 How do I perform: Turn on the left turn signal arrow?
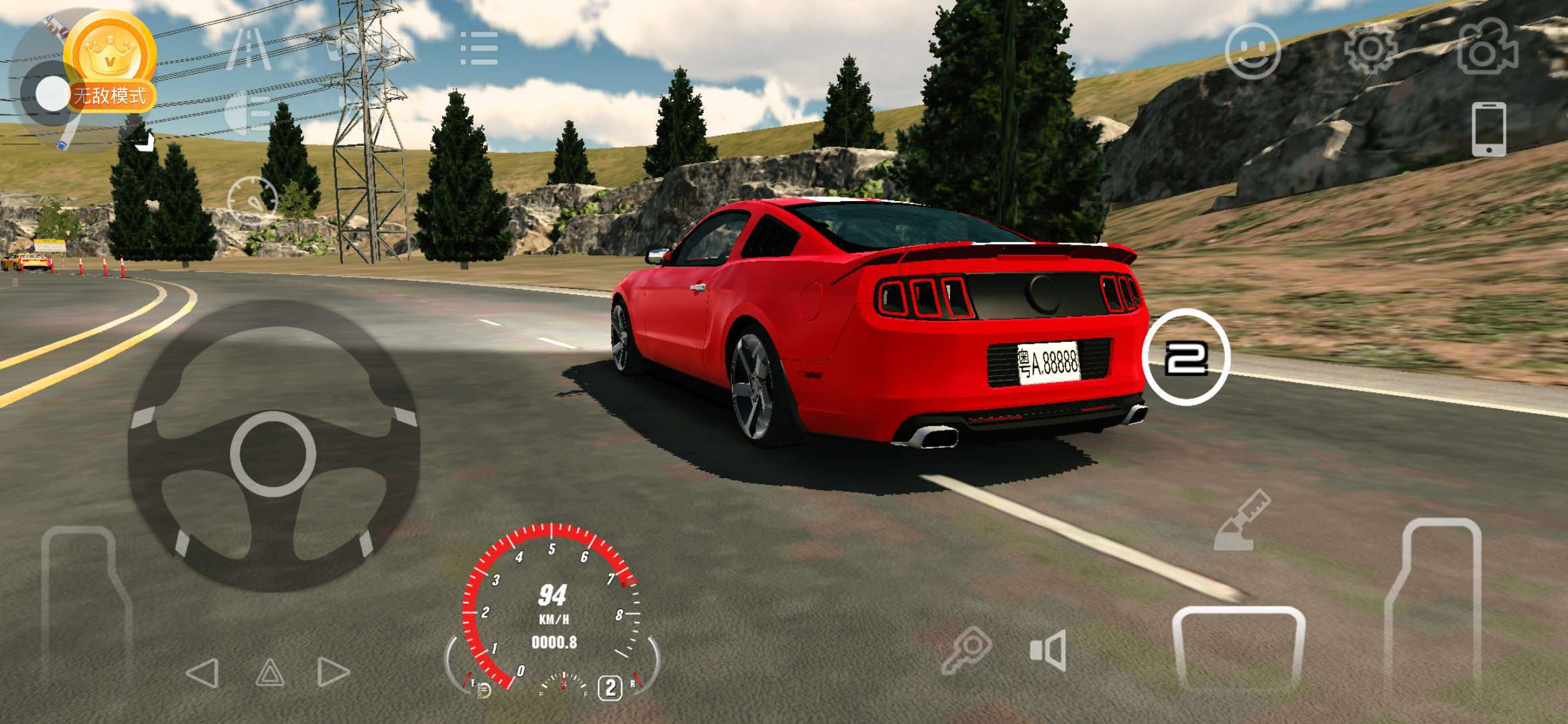tap(202, 672)
